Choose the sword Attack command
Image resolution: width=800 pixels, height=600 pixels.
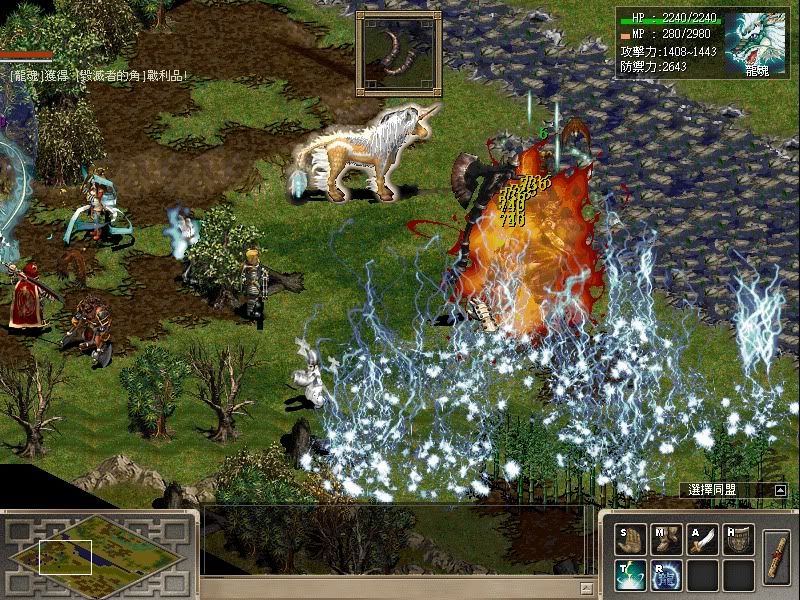point(702,540)
